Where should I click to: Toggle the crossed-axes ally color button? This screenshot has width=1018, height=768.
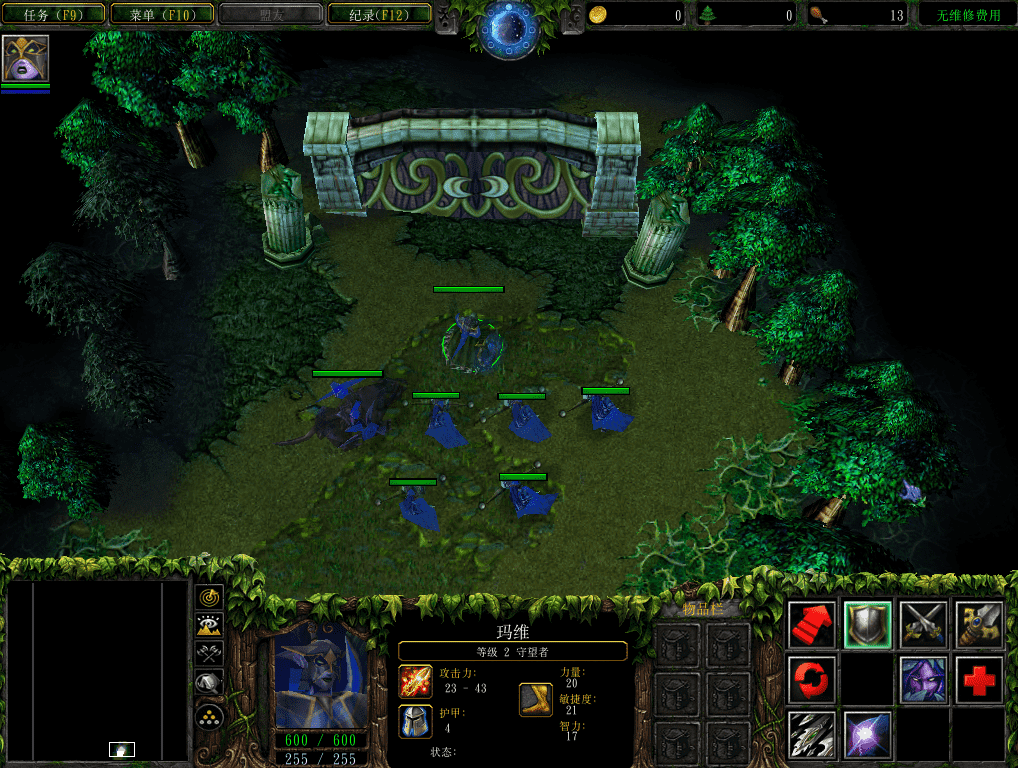(x=209, y=655)
